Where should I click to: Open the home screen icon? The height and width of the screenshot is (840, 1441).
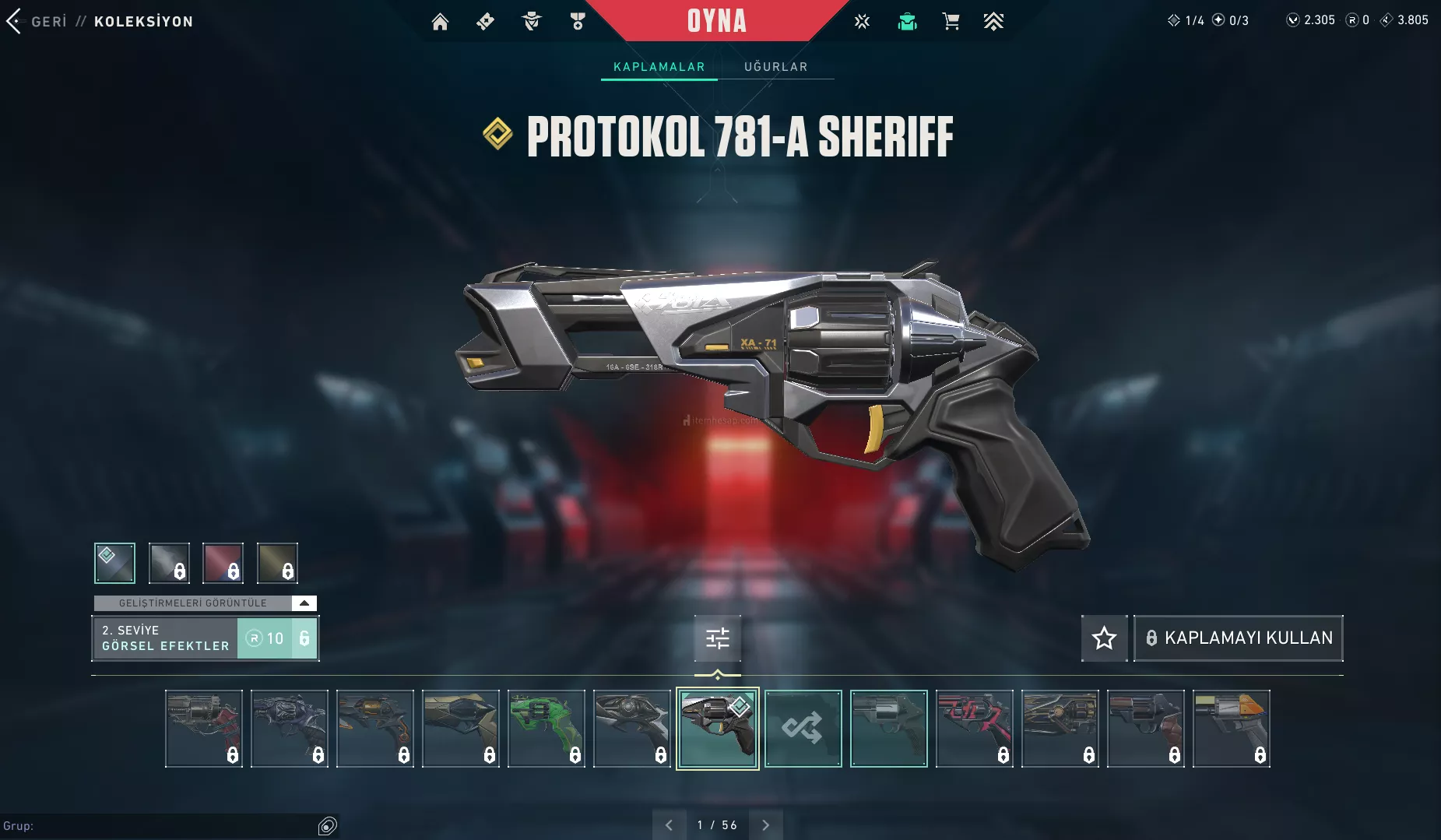coord(440,22)
